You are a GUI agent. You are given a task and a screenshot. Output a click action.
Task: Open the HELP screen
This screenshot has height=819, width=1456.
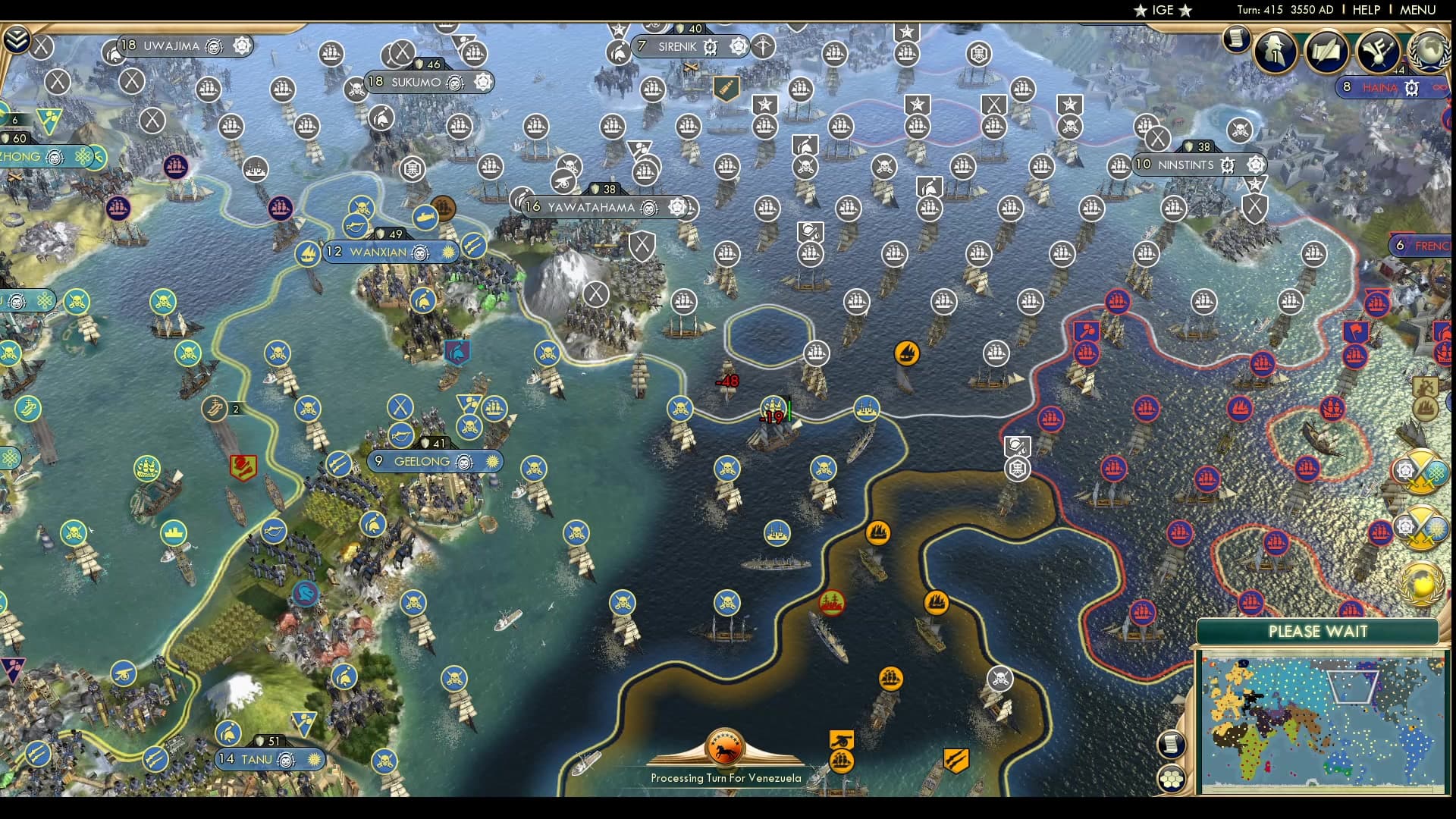point(1365,11)
